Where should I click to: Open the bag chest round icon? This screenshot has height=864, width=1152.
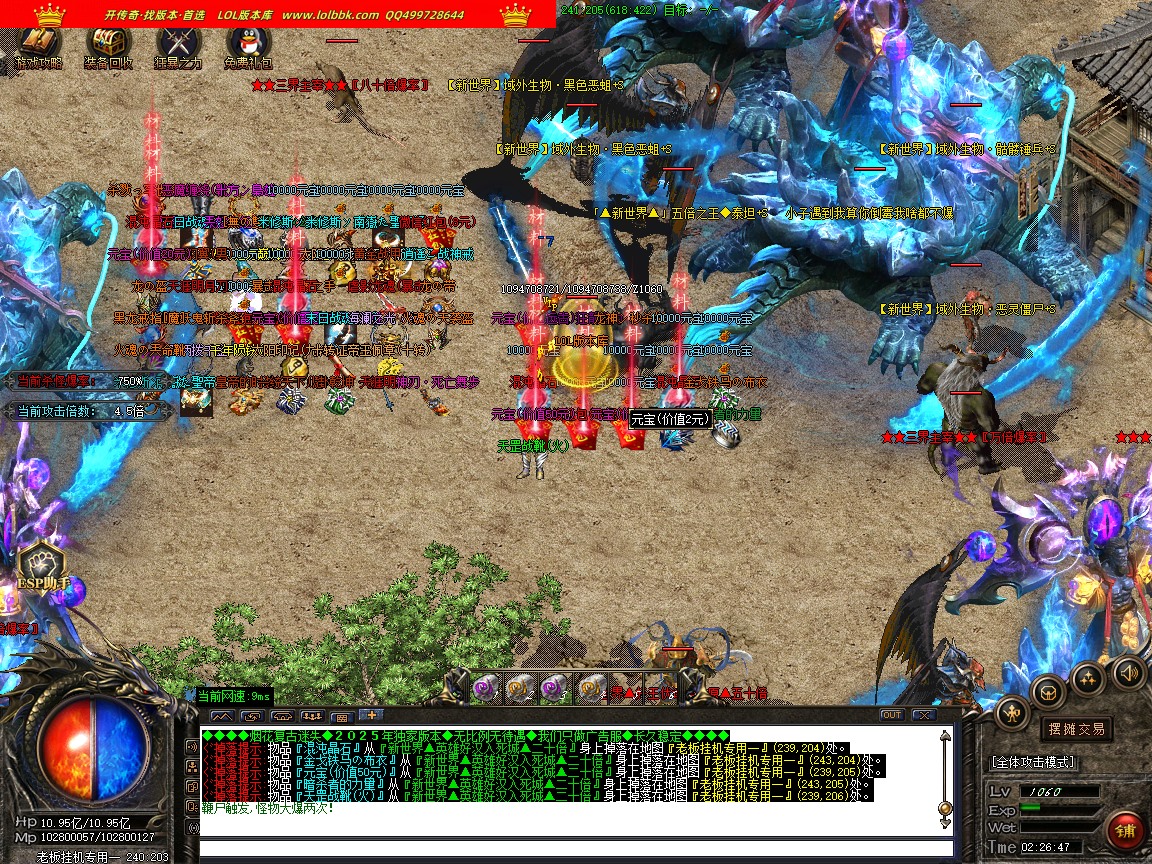(1049, 690)
